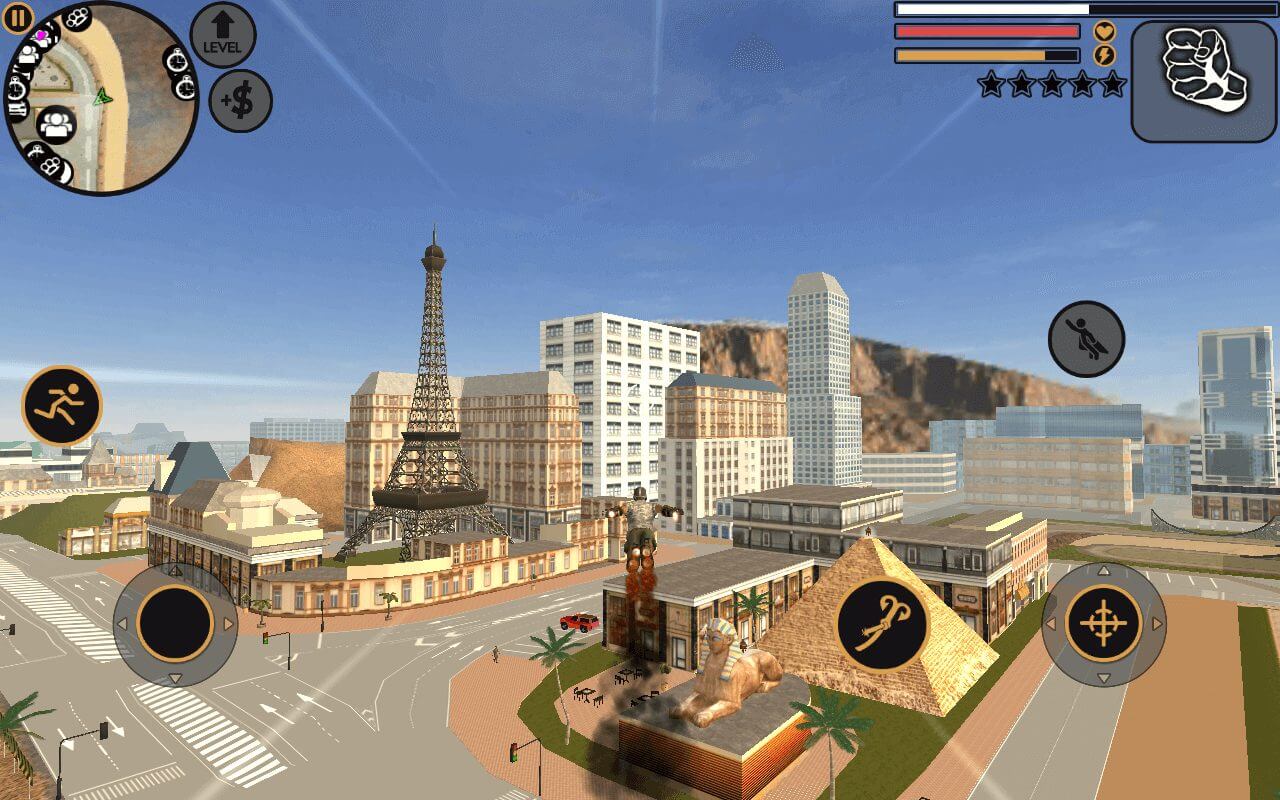The width and height of the screenshot is (1280, 800).
Task: Tap the movement joystick
Action: point(175,625)
